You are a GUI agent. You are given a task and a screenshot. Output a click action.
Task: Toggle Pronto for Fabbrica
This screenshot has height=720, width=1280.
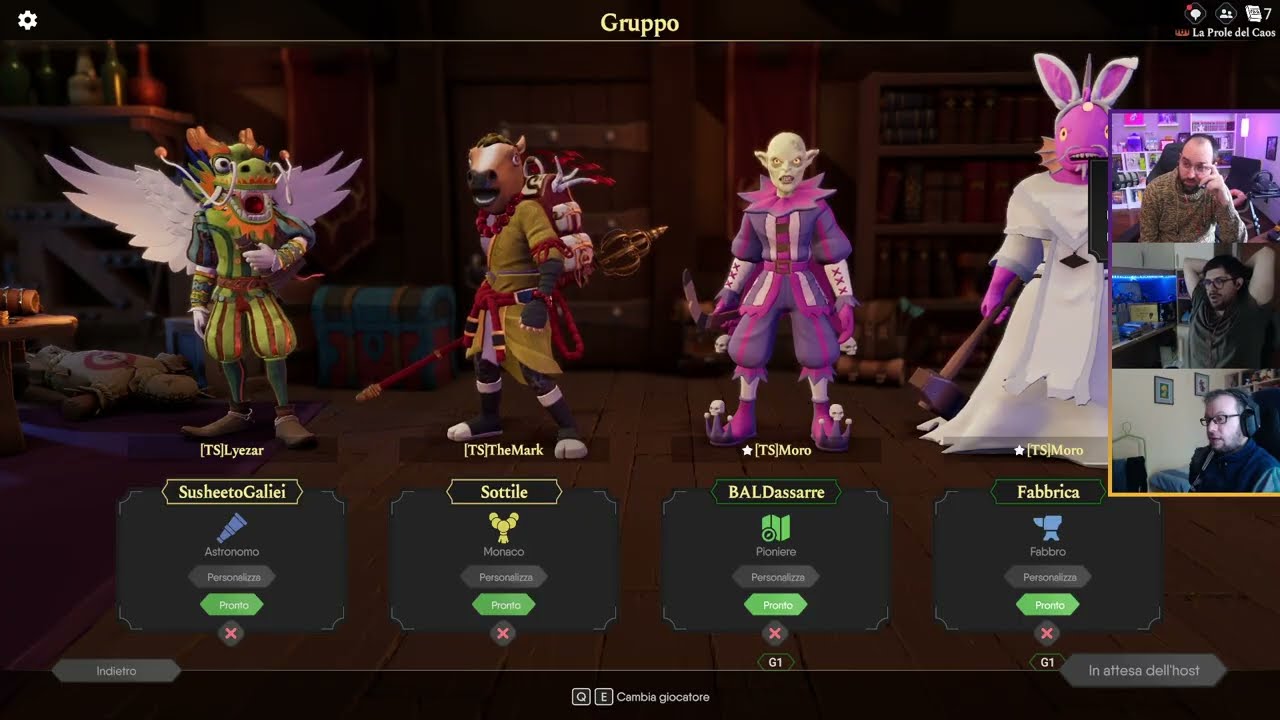click(x=1049, y=605)
